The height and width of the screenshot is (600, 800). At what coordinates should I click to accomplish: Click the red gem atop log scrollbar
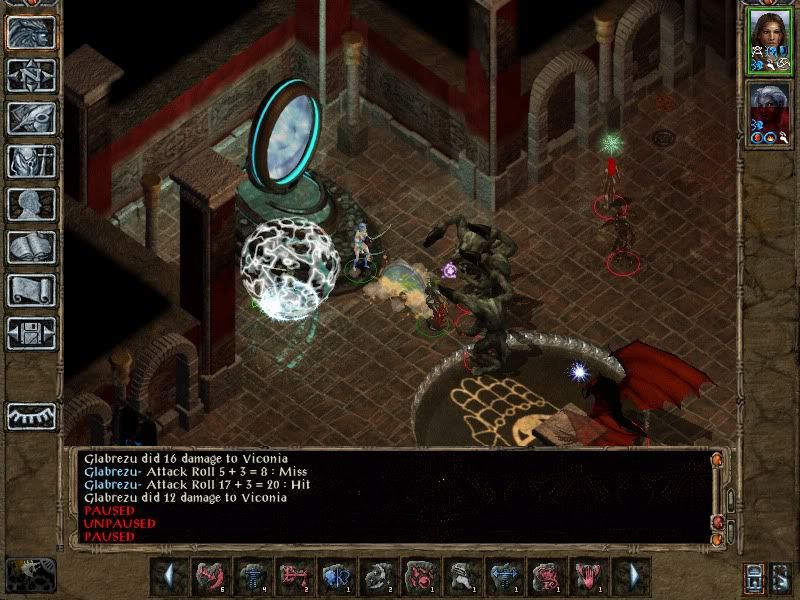pos(717,459)
